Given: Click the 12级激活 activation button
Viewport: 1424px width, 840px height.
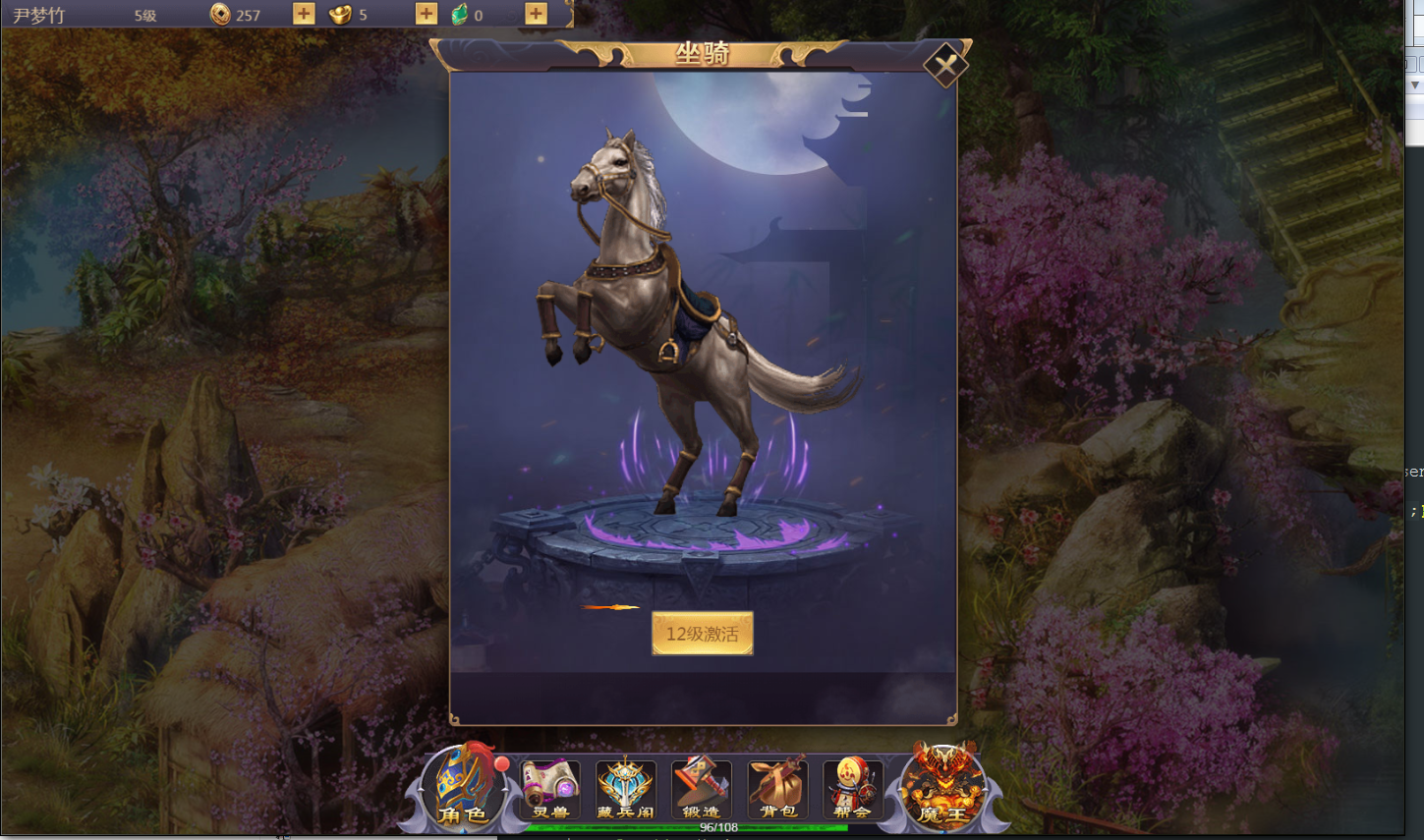Looking at the screenshot, I should click(x=702, y=634).
